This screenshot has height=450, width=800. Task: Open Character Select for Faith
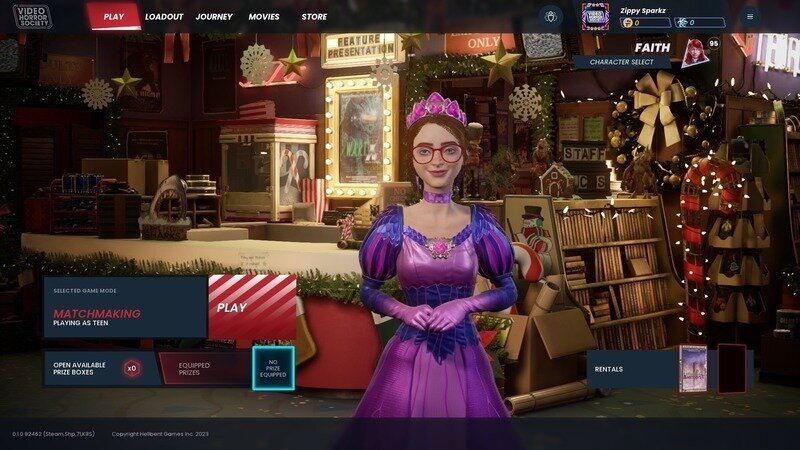623,62
